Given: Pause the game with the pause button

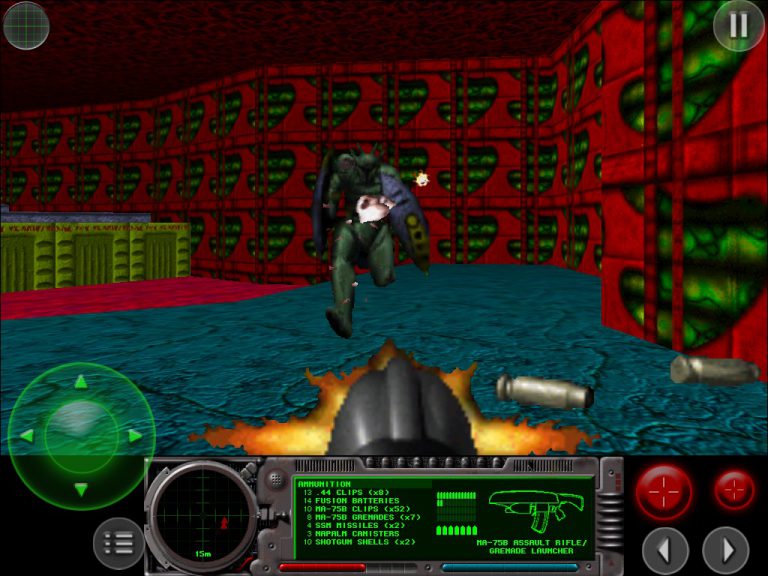Looking at the screenshot, I should (x=738, y=25).
